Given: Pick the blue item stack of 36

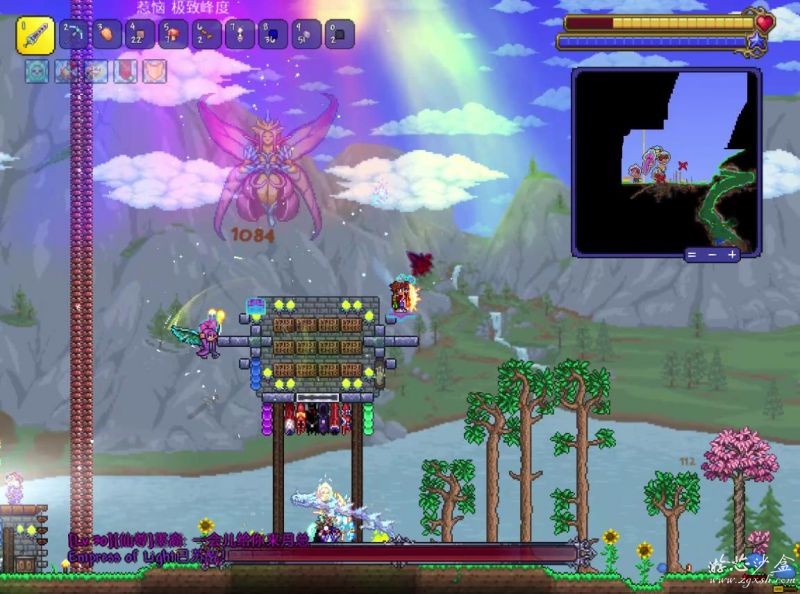Looking at the screenshot, I should click(x=272, y=35).
